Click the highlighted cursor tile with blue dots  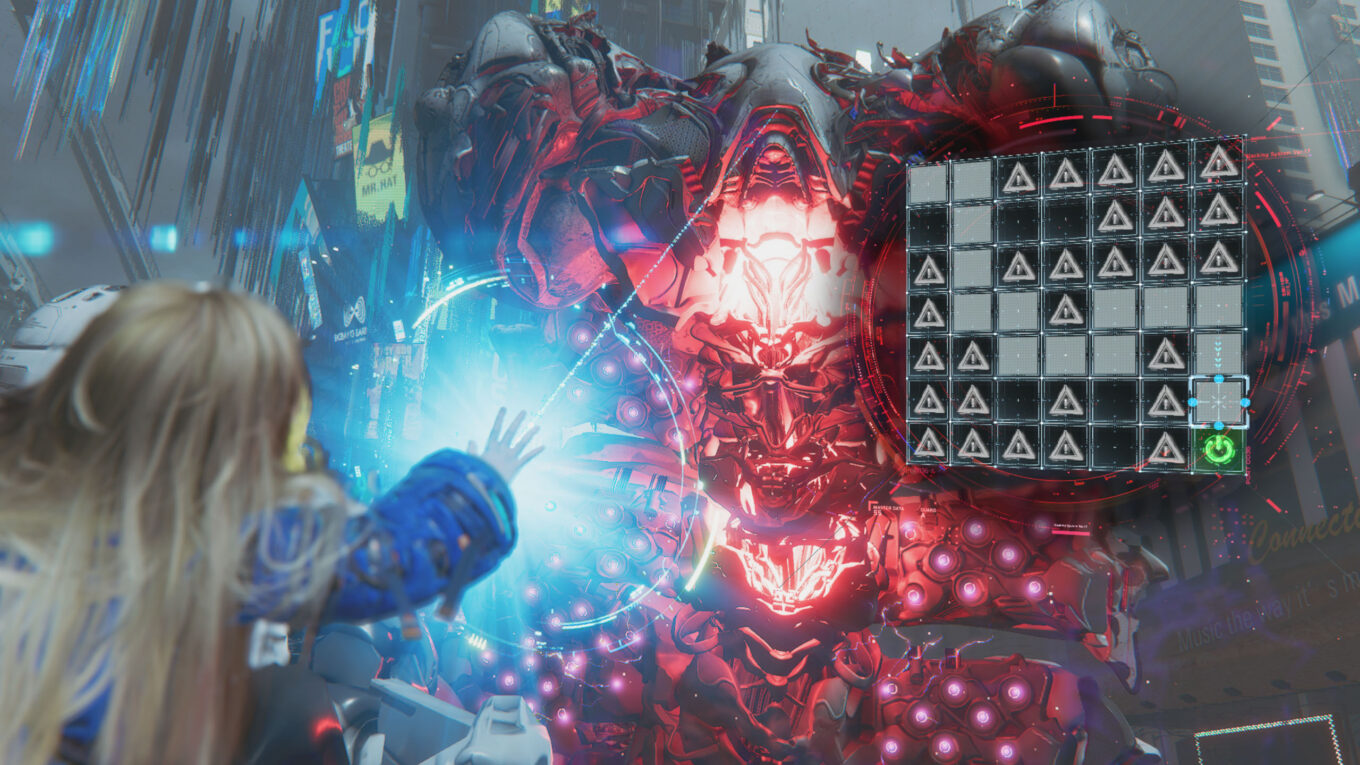click(x=1218, y=401)
